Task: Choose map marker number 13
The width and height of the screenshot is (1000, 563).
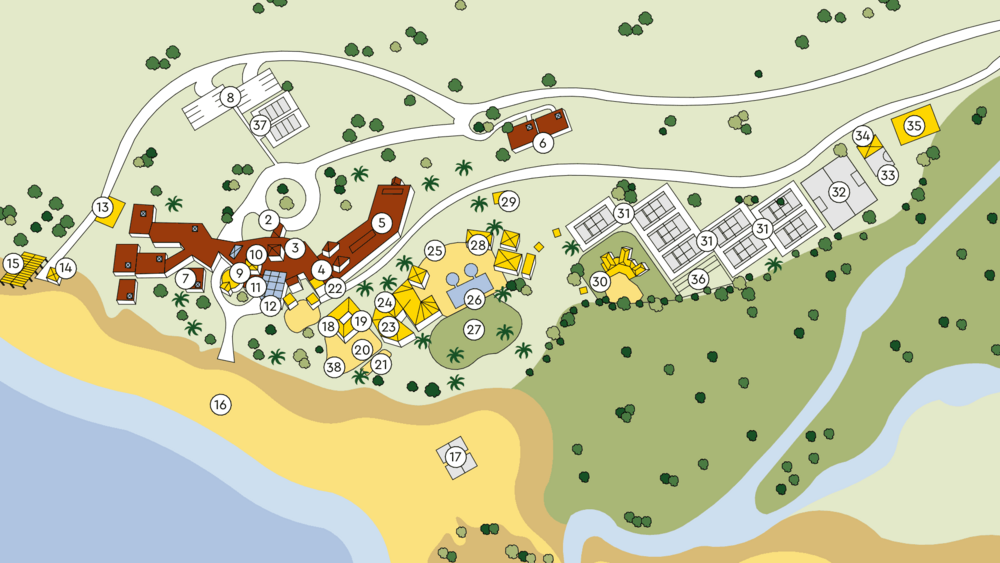Action: point(102,208)
